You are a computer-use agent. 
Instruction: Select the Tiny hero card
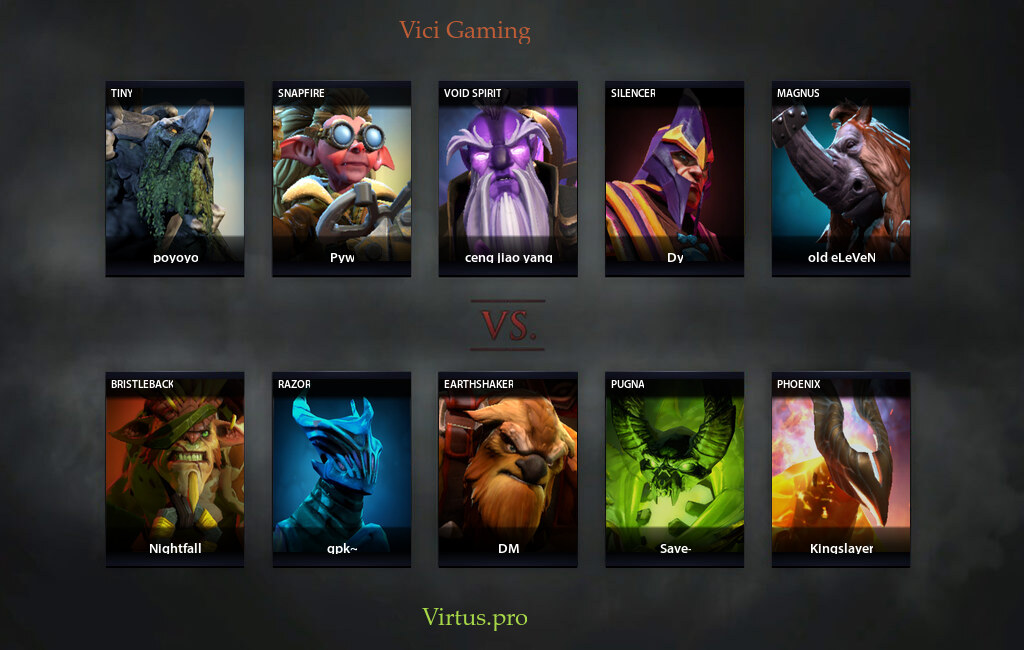point(175,178)
